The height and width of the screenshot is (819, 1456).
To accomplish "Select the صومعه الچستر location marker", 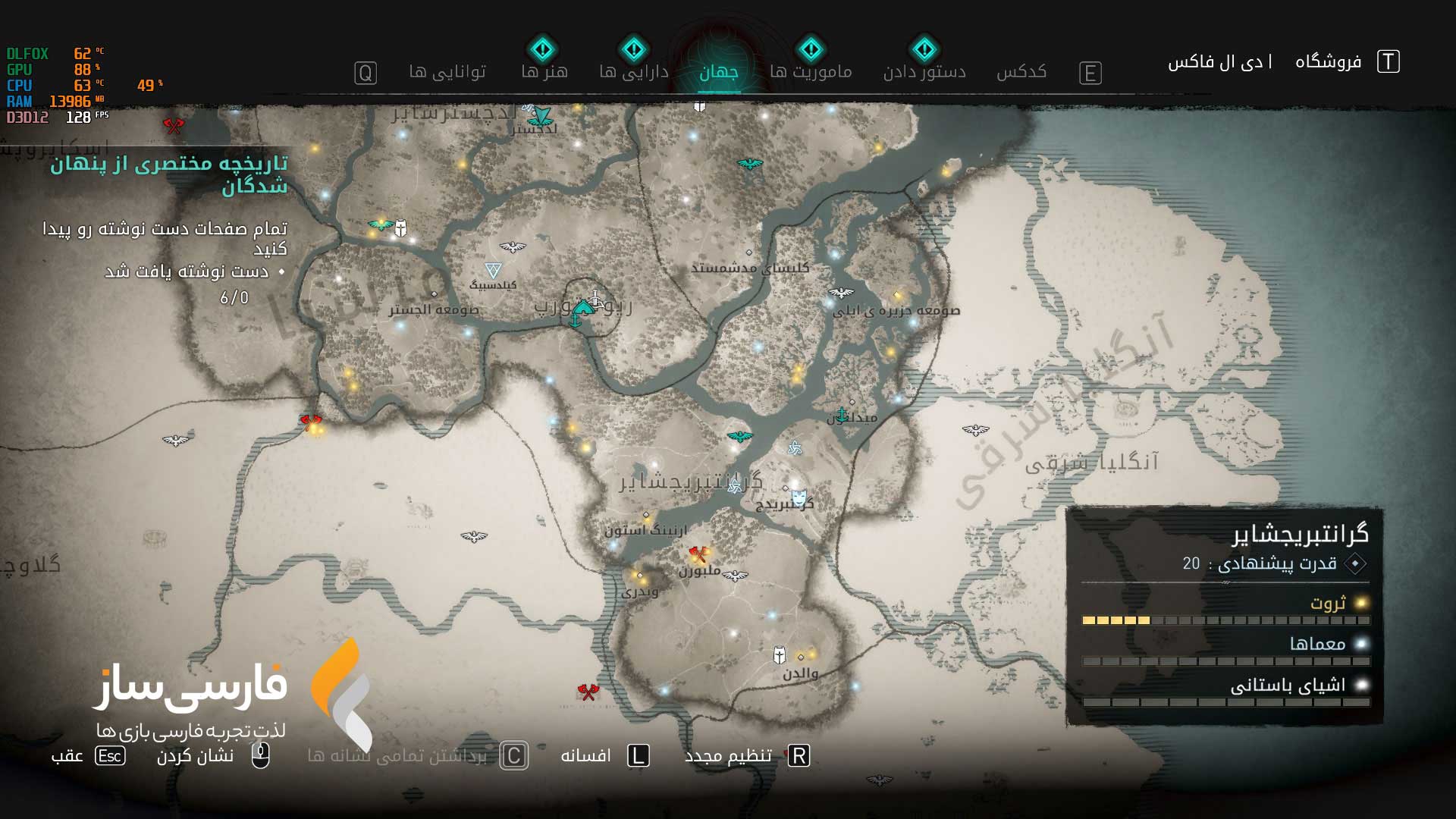I will [435, 294].
